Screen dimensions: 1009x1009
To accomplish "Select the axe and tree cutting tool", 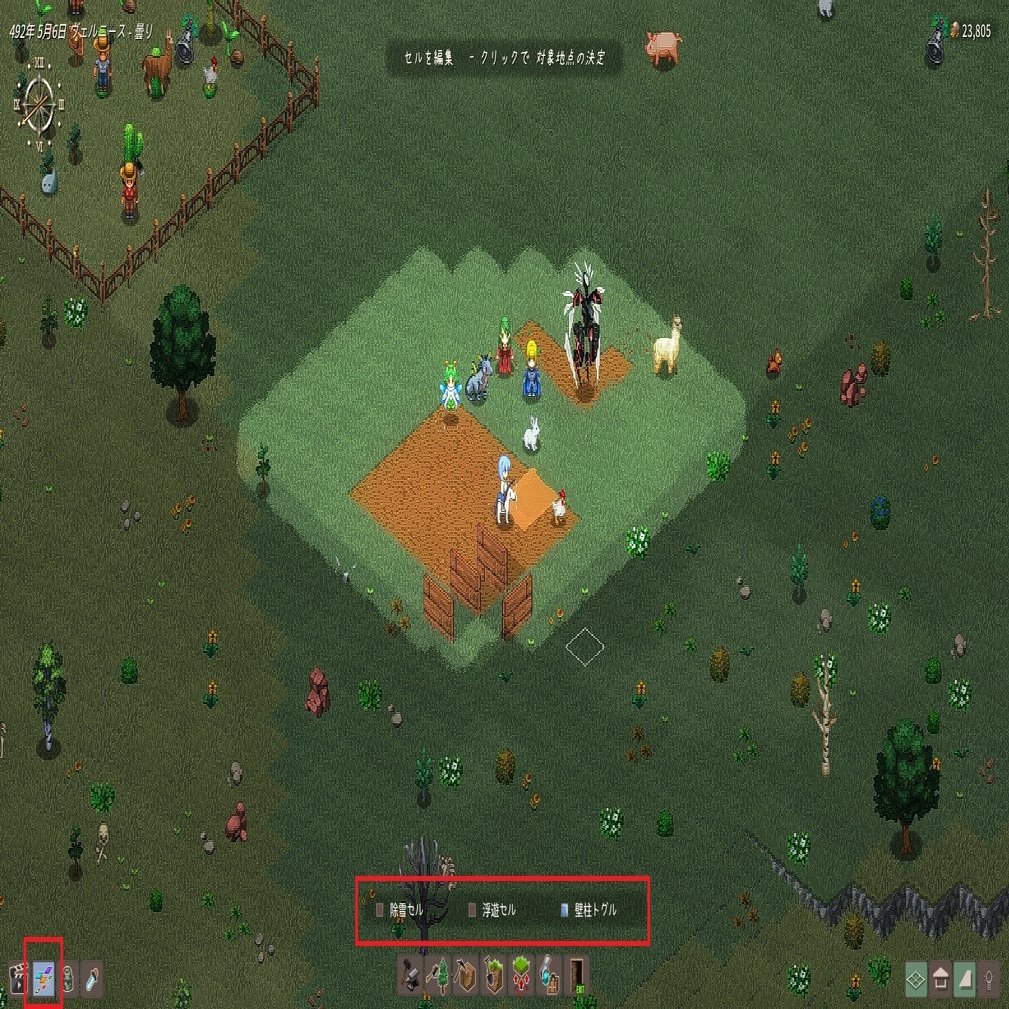I will point(438,975).
